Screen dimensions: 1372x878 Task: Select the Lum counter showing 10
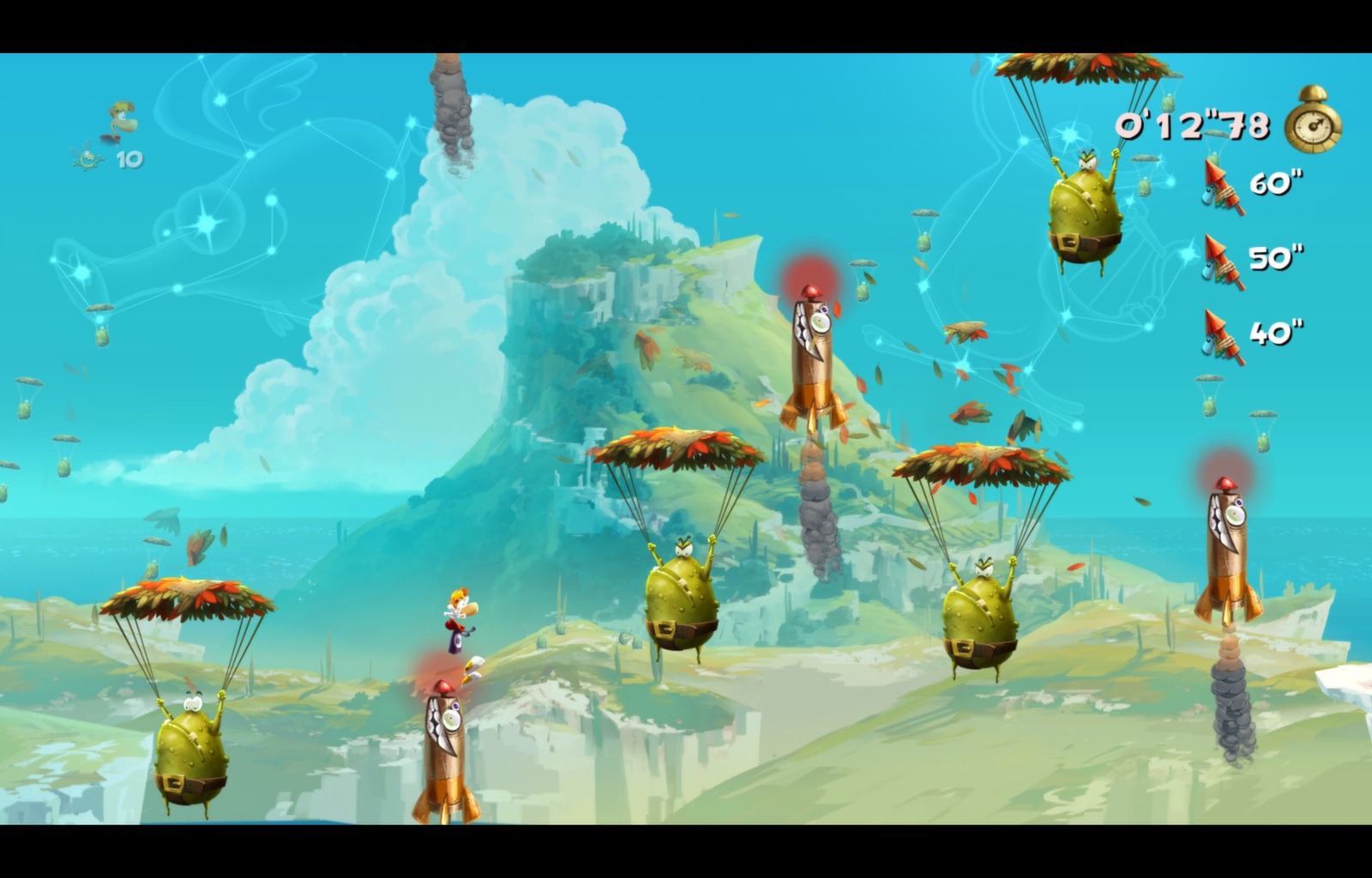107,159
